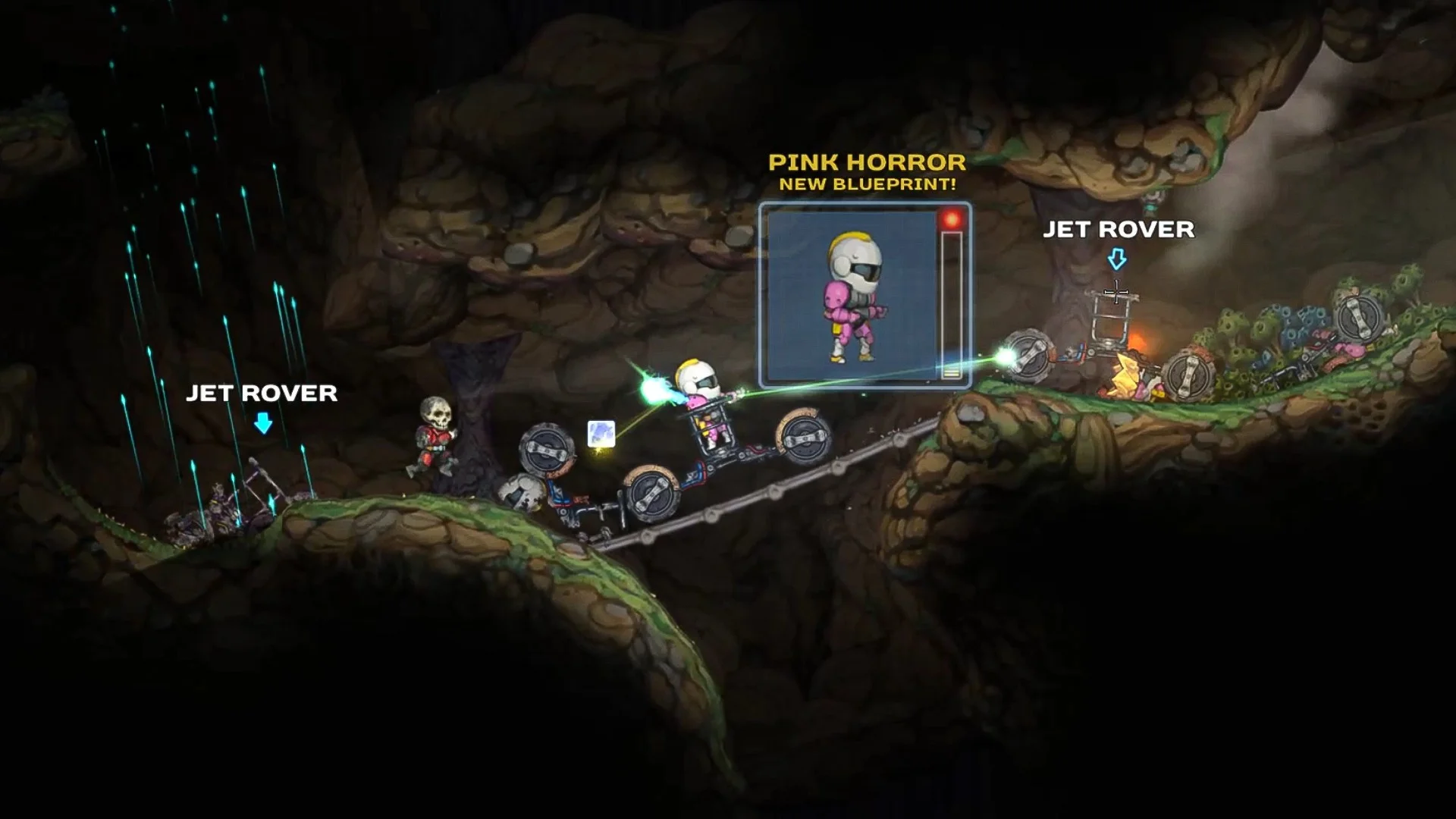The image size is (1456, 819).
Task: Click the left JET ROVER label
Action: coord(262,394)
